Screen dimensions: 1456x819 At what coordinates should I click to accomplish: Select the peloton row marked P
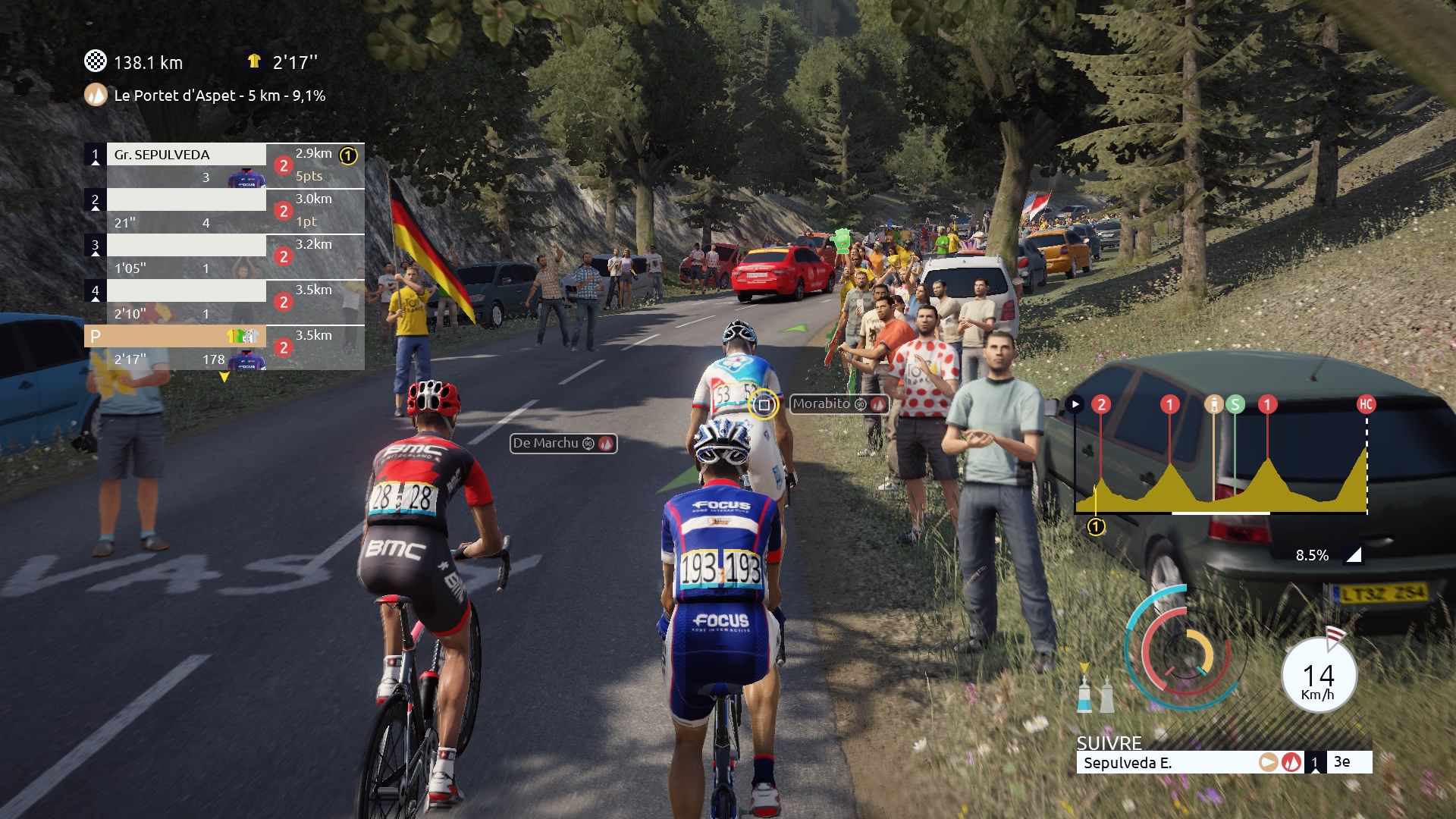[x=174, y=336]
